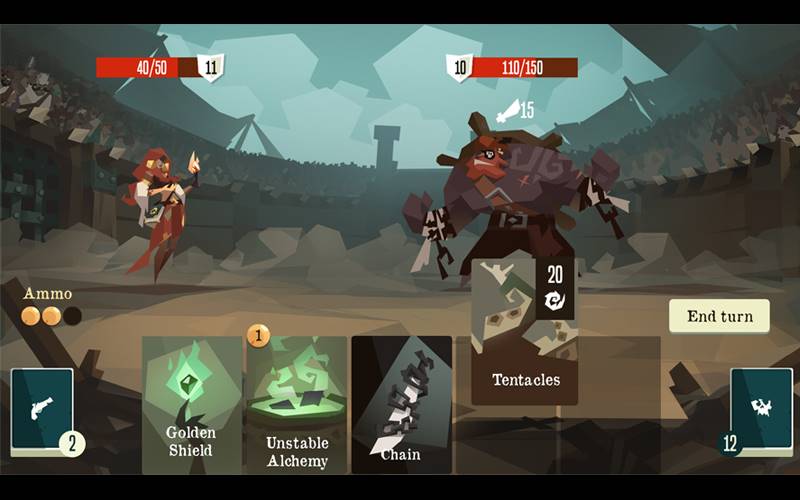Choose the Chain card
This screenshot has height=500, width=800.
[x=401, y=405]
